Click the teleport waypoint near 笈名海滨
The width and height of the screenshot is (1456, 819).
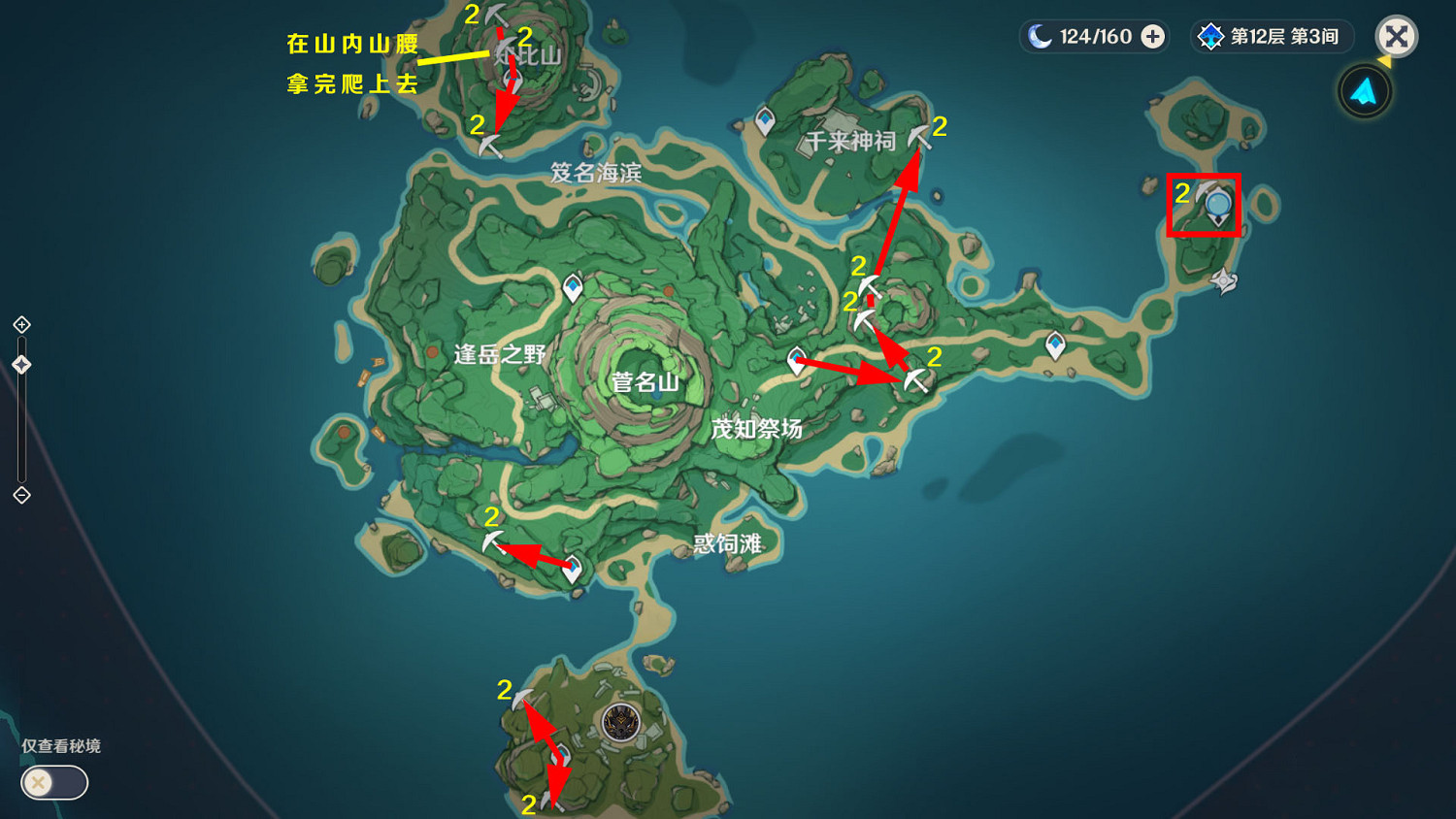572,286
